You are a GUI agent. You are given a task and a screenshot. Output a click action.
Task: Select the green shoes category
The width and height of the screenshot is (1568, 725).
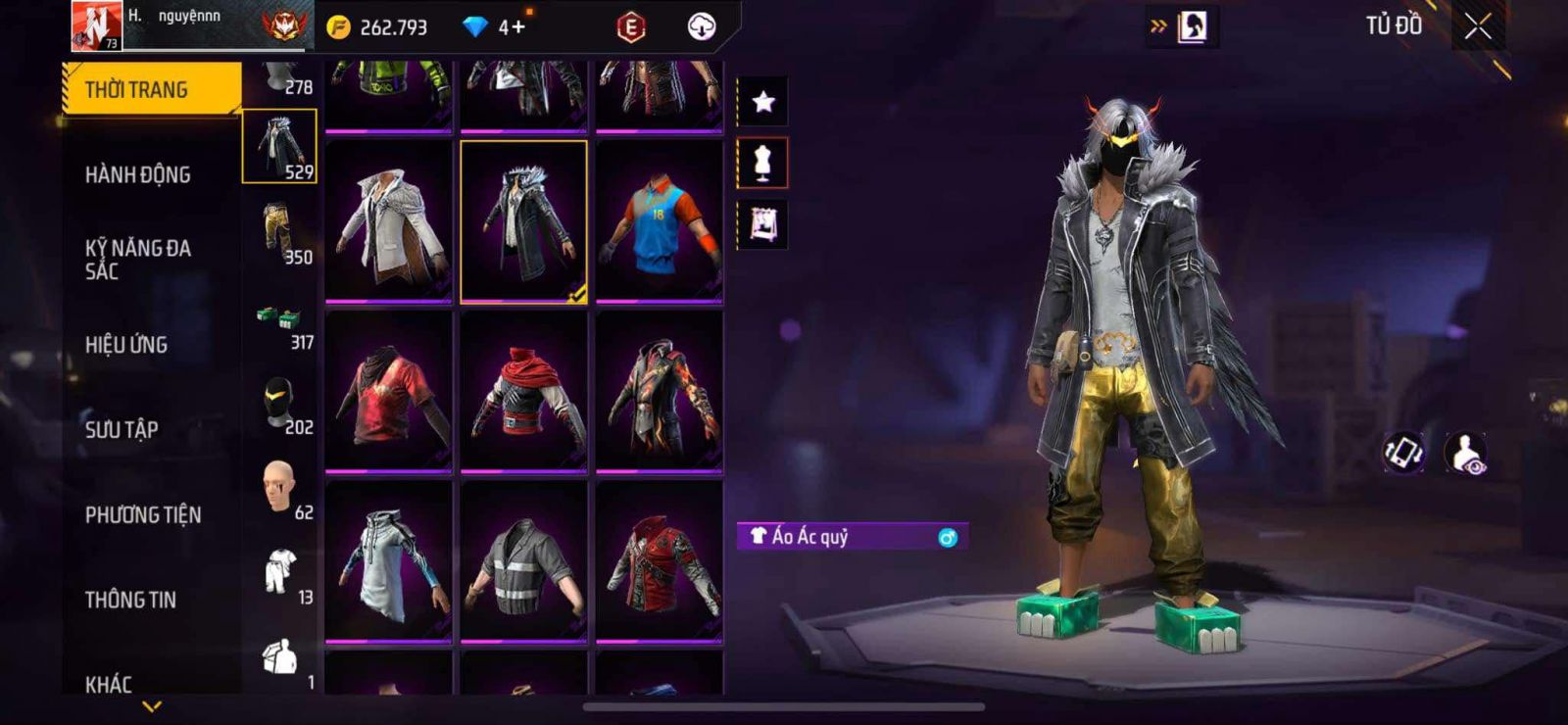pyautogui.click(x=280, y=324)
